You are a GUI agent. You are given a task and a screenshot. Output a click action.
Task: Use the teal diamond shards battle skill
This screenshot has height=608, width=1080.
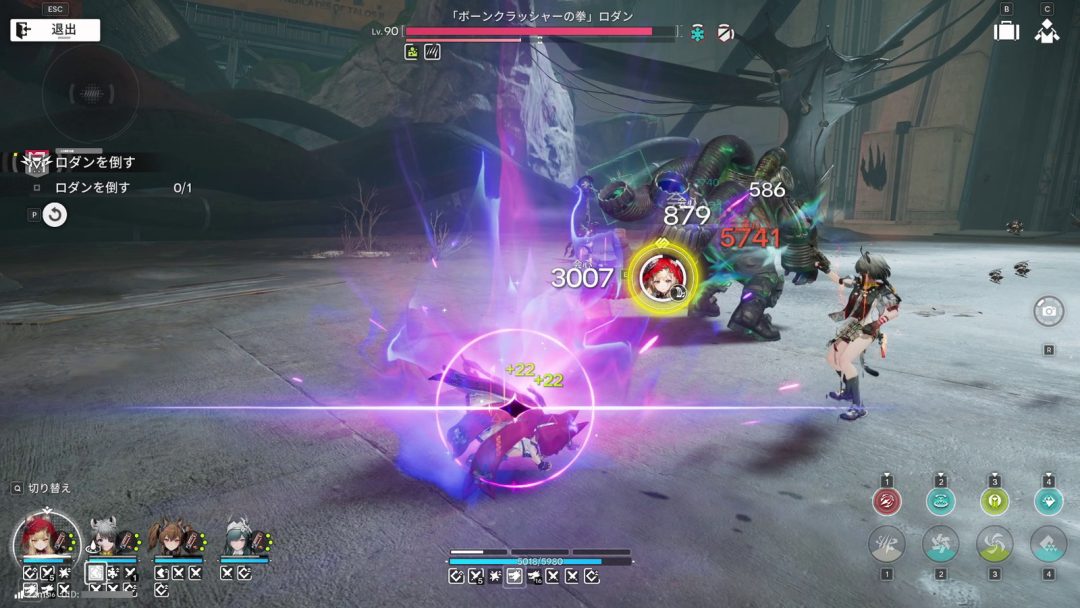pyautogui.click(x=1048, y=544)
